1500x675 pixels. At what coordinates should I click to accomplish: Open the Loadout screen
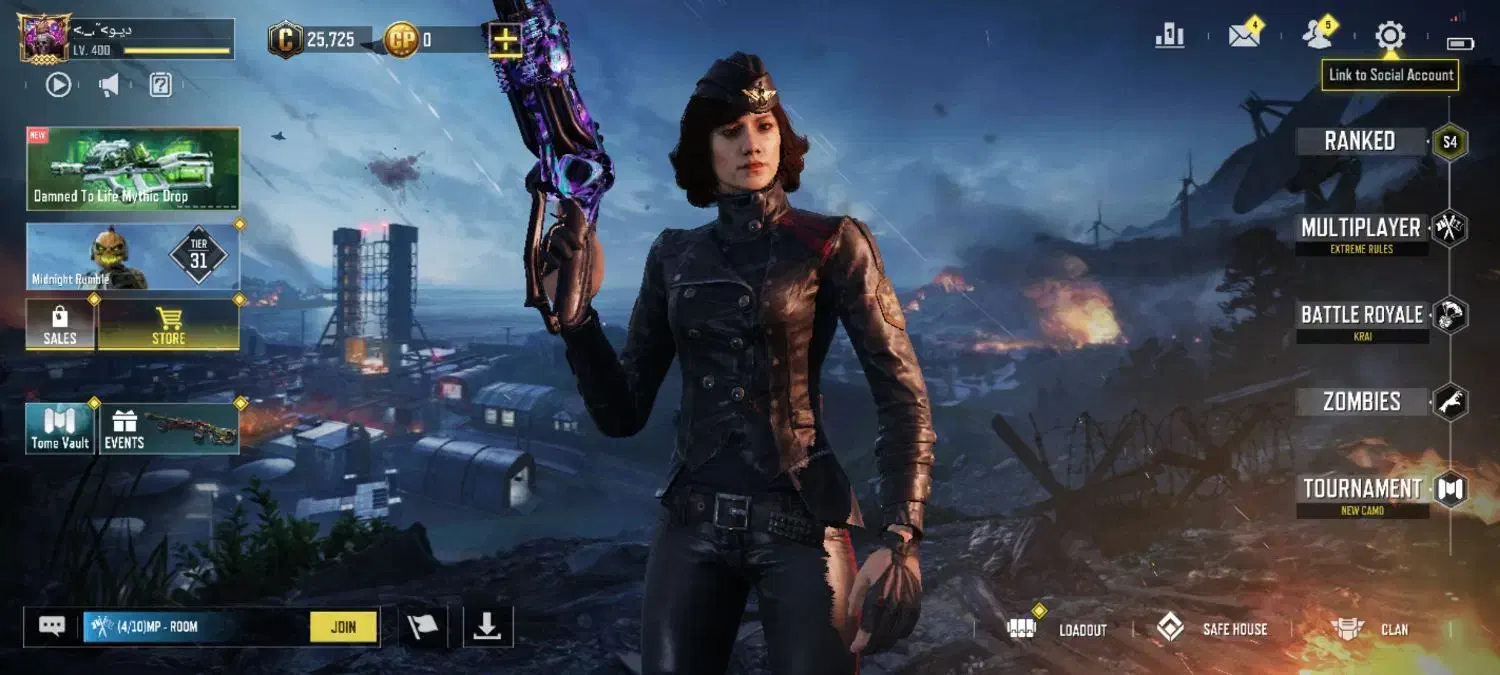pos(1062,629)
